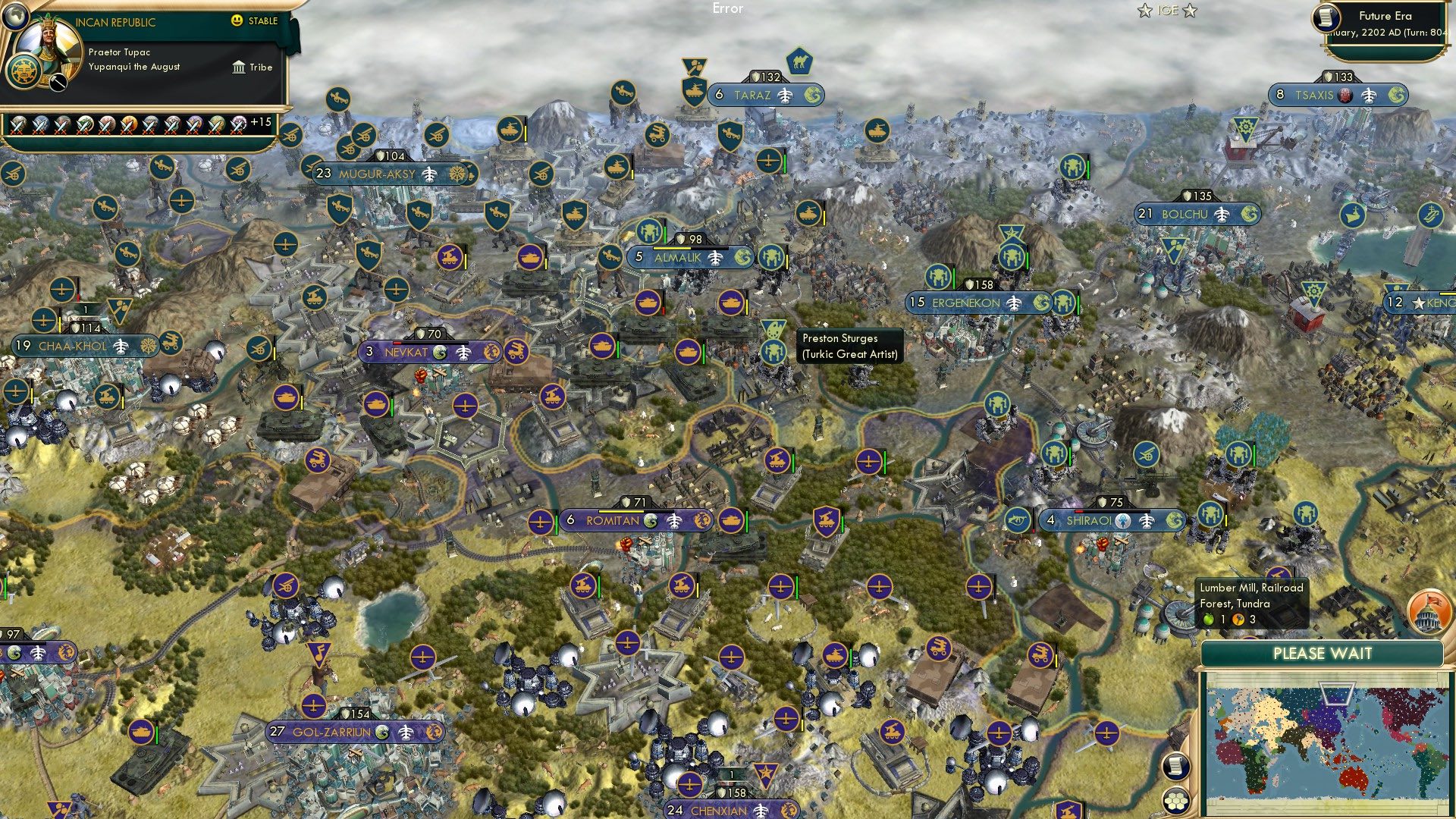Toggle the hex grid minimap options button
Screen dimensions: 1456x819
click(1175, 800)
